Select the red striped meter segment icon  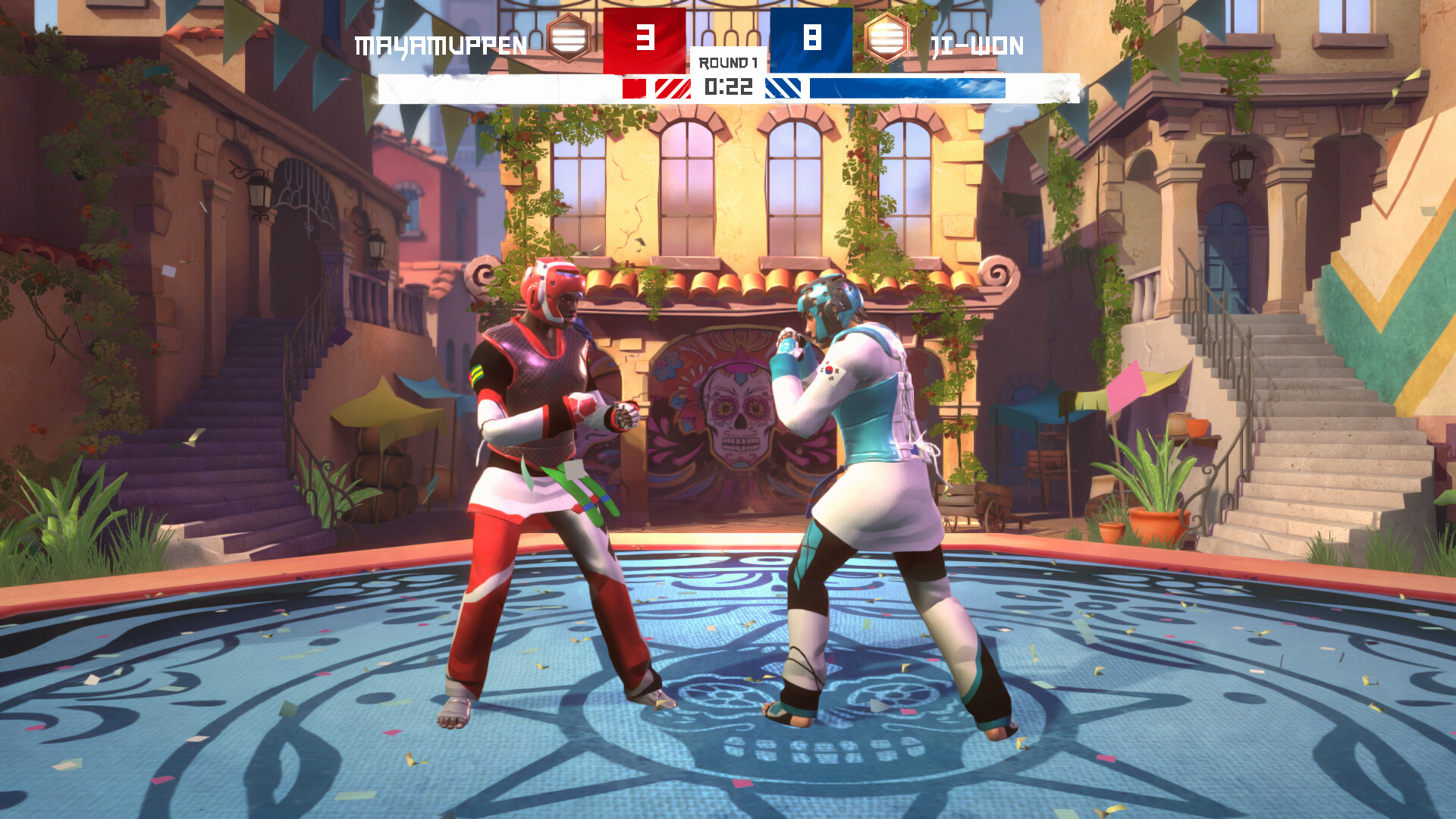point(672,89)
